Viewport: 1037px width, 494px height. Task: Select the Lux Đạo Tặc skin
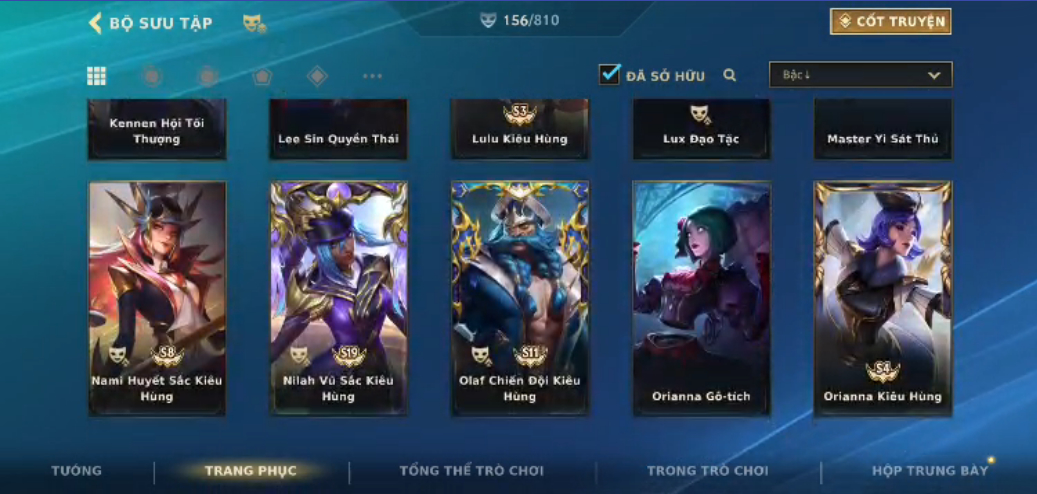click(701, 130)
